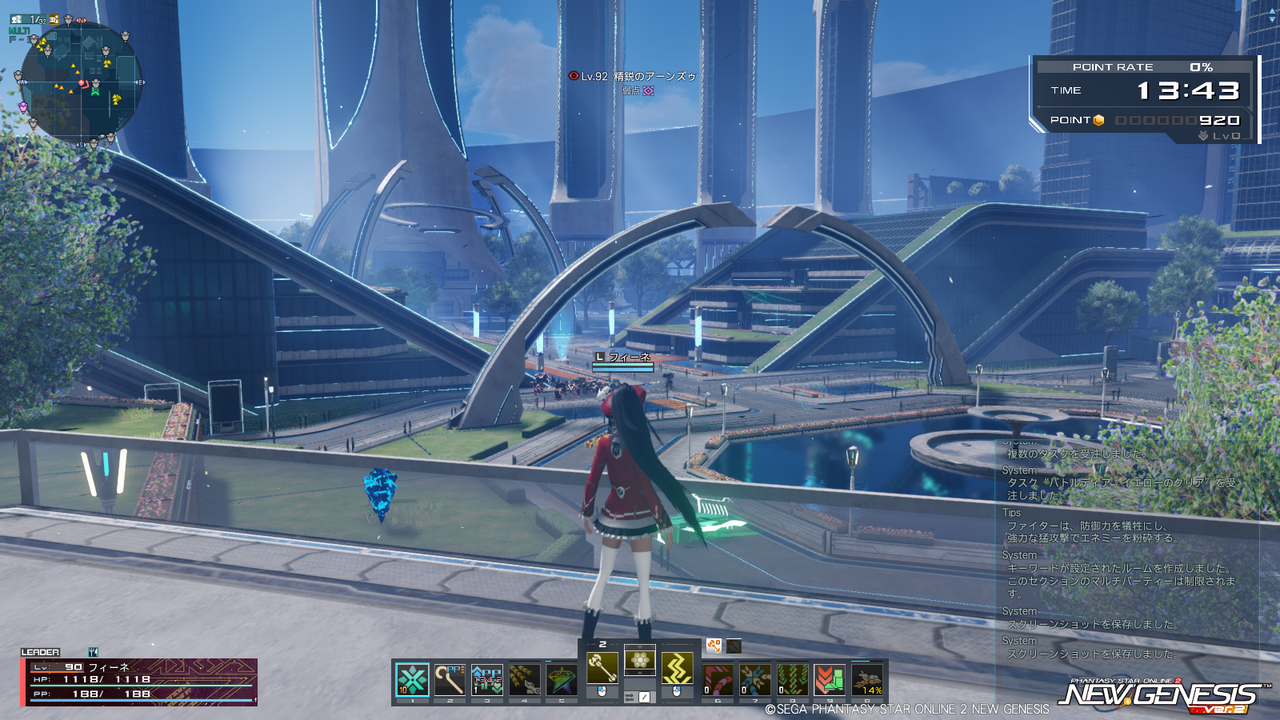
Task: Select the 14% gauge skill in the last slot
Action: (867, 680)
